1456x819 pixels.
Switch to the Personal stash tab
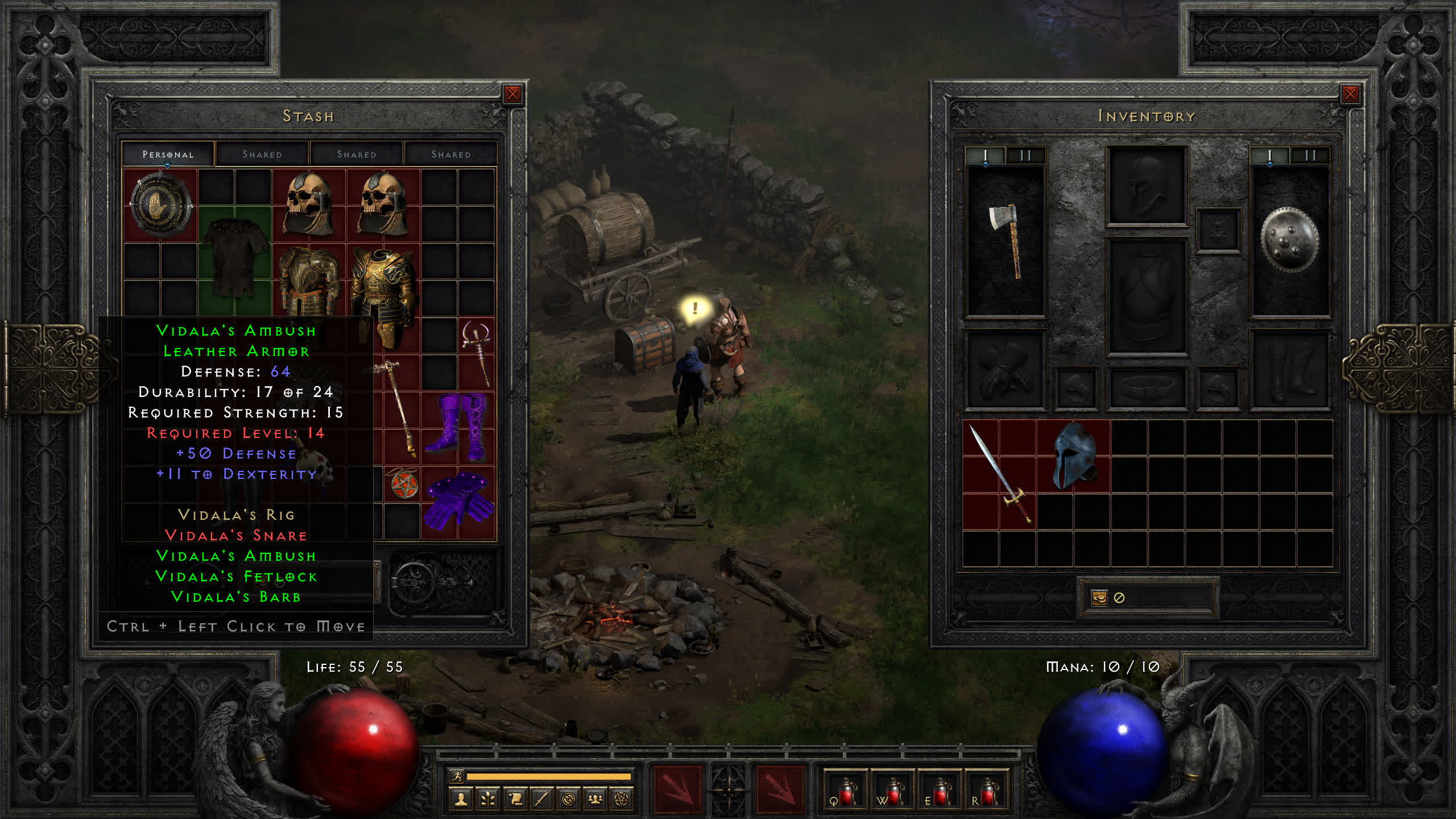[x=168, y=154]
